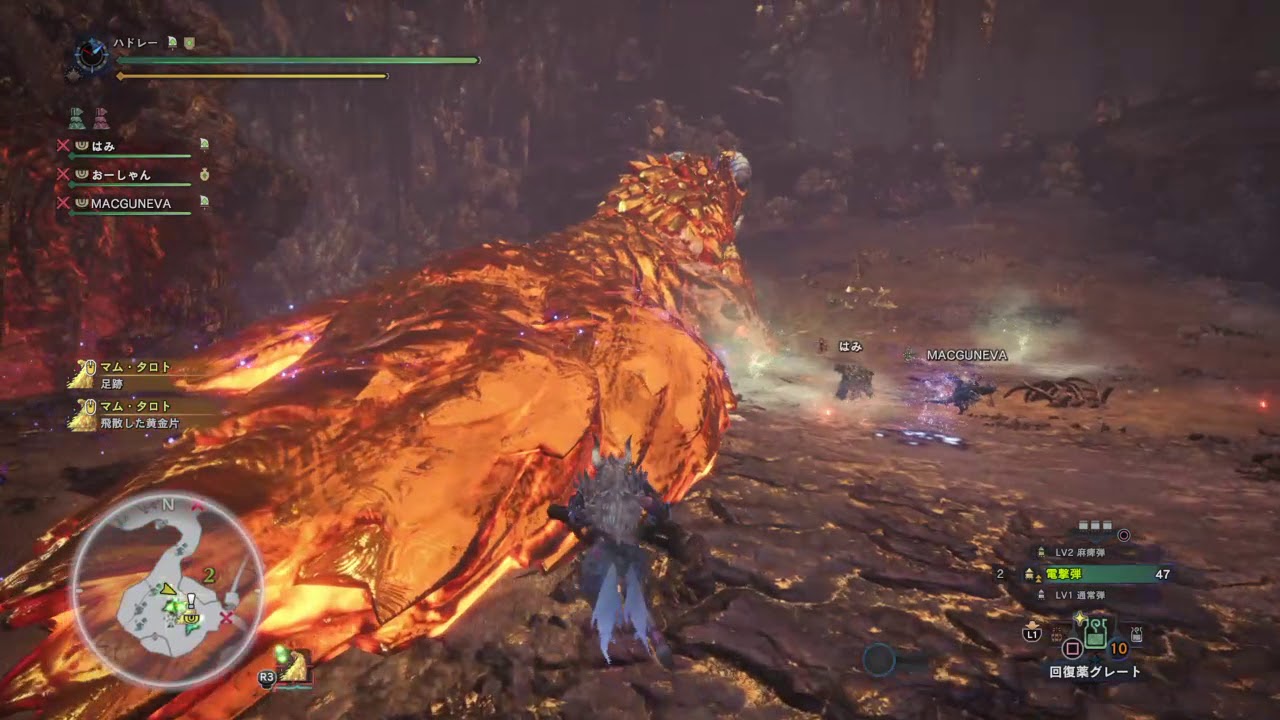Click the square button prompt under the item
This screenshot has width=1280, height=720.
coord(1073,648)
